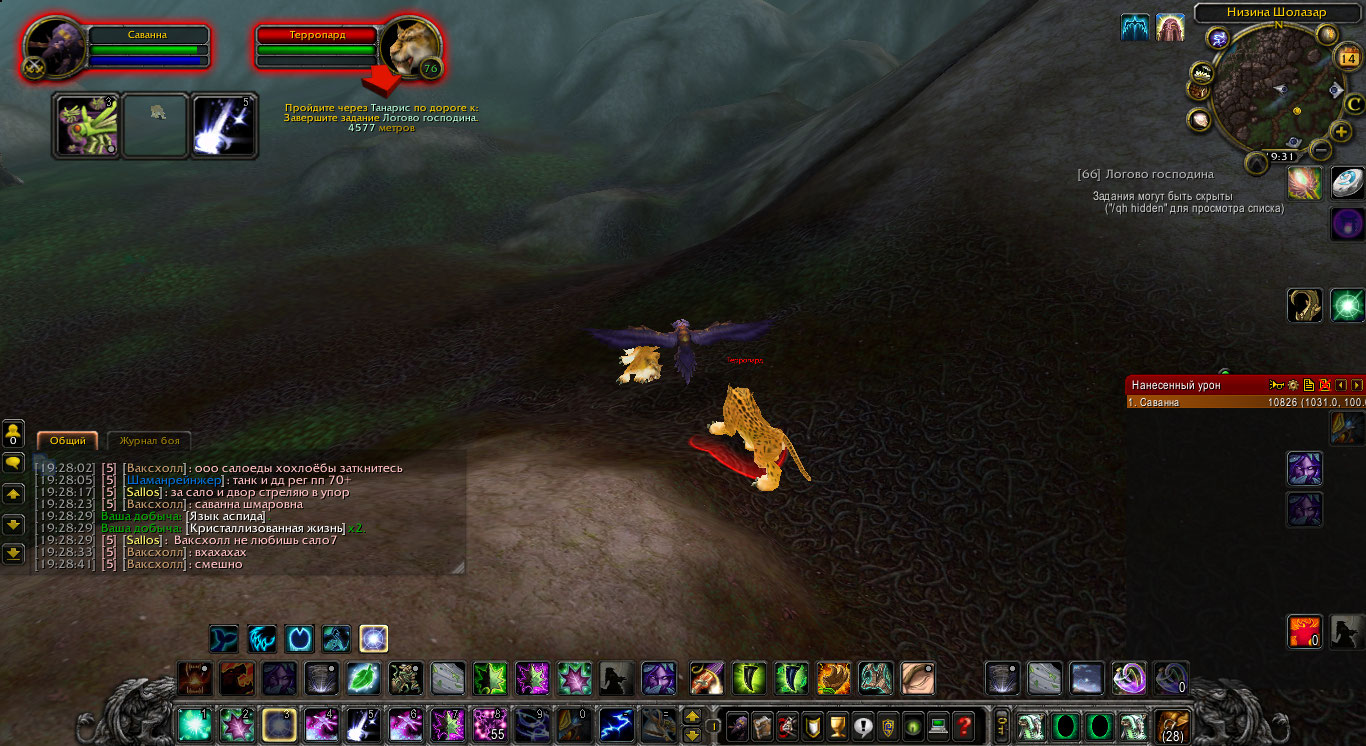This screenshot has width=1366, height=746.
Task: Click the Логово господина quest tracker entry
Action: 1145,174
